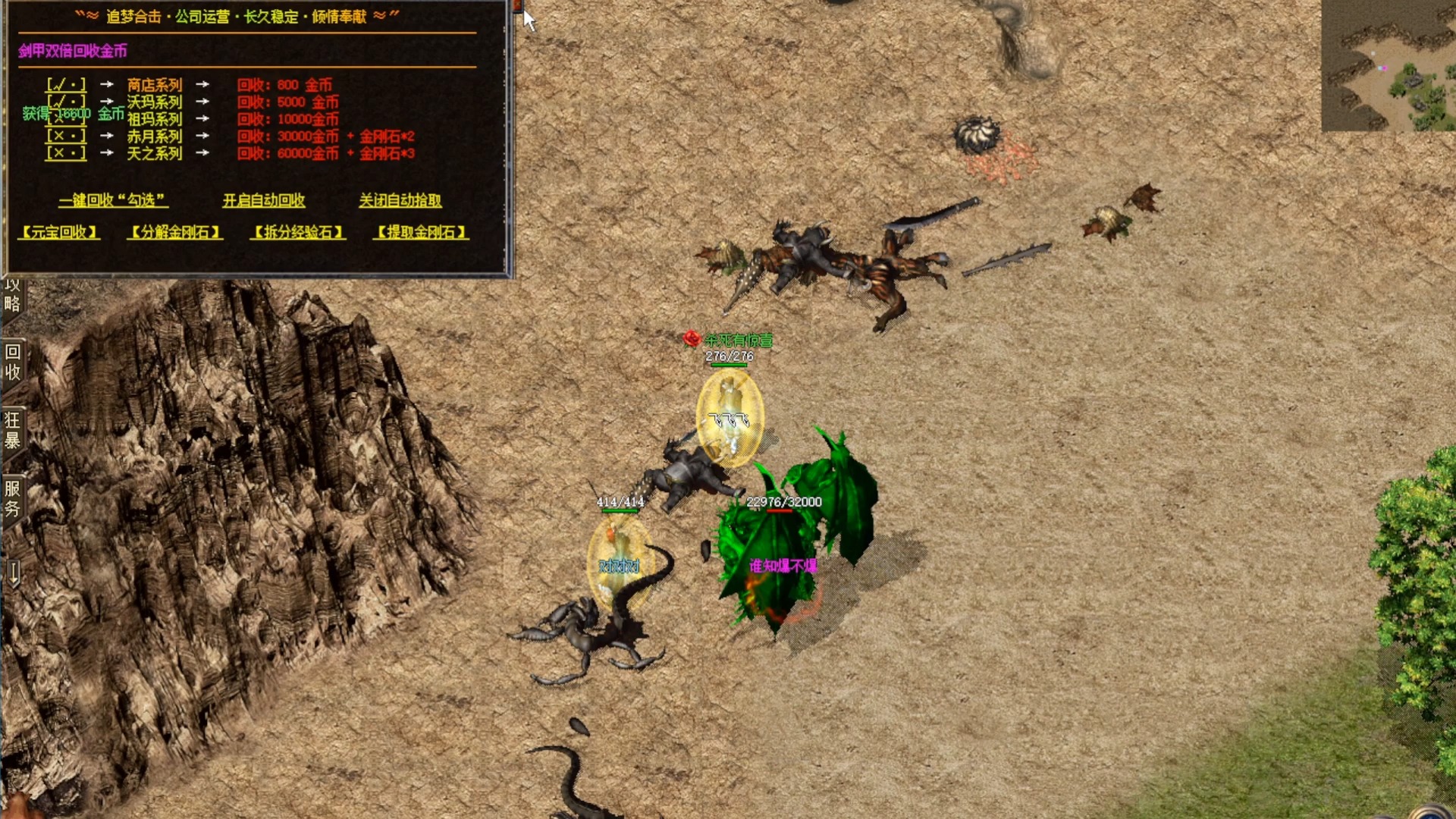Image resolution: width=1456 pixels, height=819 pixels.
Task: Enable auto recycle with 开启自动回收
Action: tap(264, 200)
